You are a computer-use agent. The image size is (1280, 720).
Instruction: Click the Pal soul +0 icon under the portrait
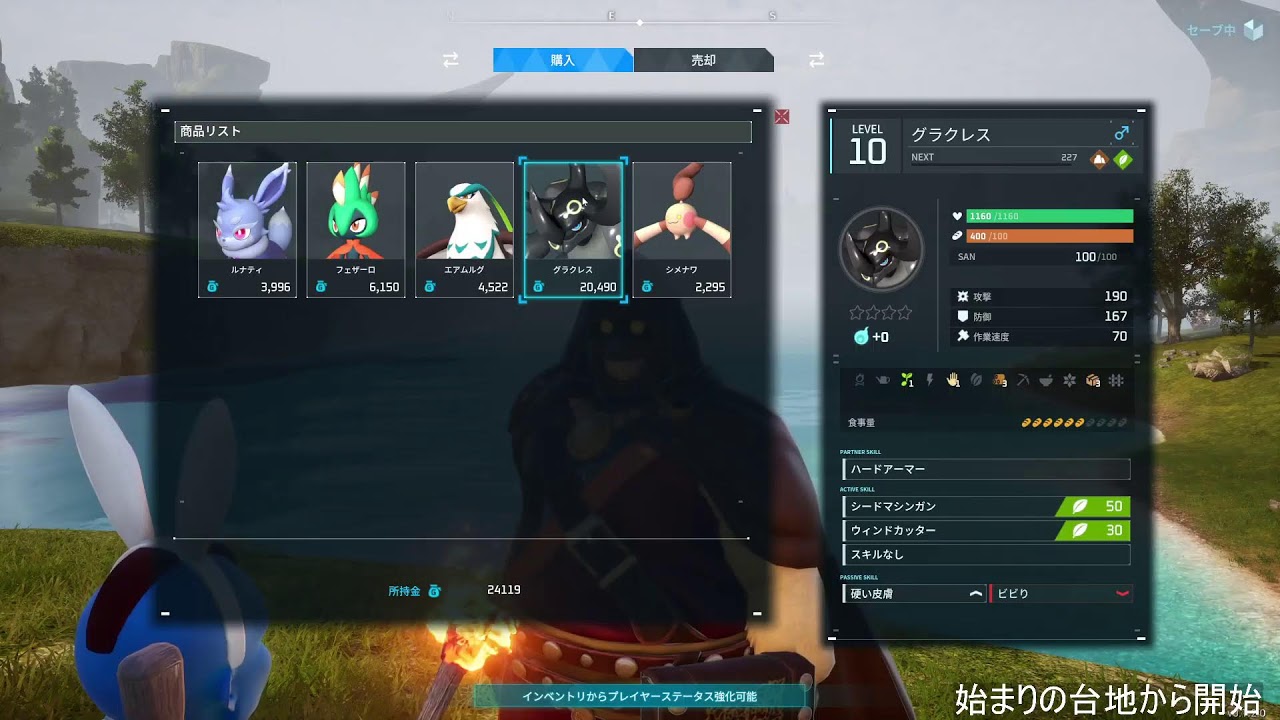click(x=861, y=336)
